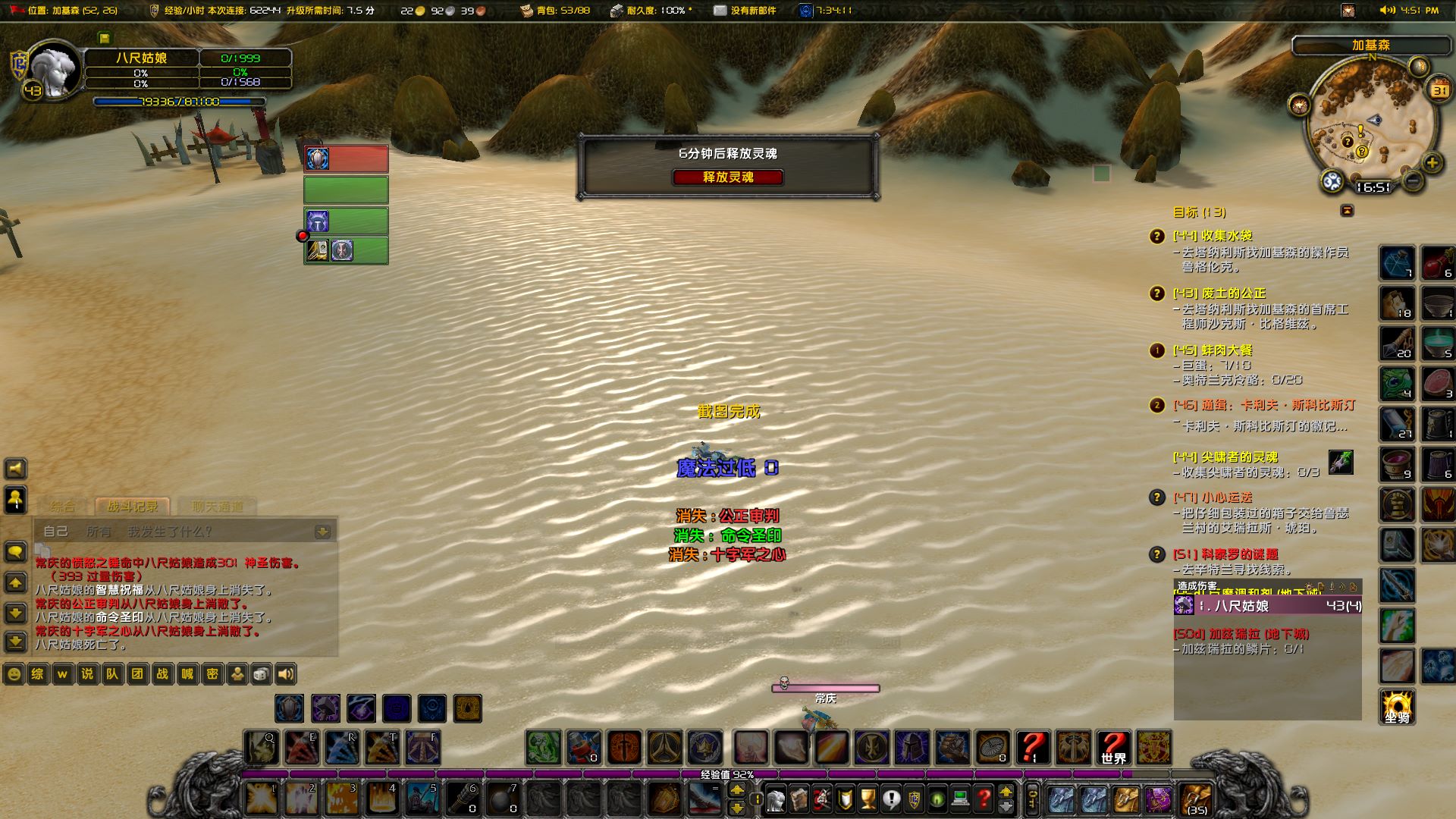Open the red question mark help micro button
Image resolution: width=1456 pixels, height=819 pixels.
point(984,799)
